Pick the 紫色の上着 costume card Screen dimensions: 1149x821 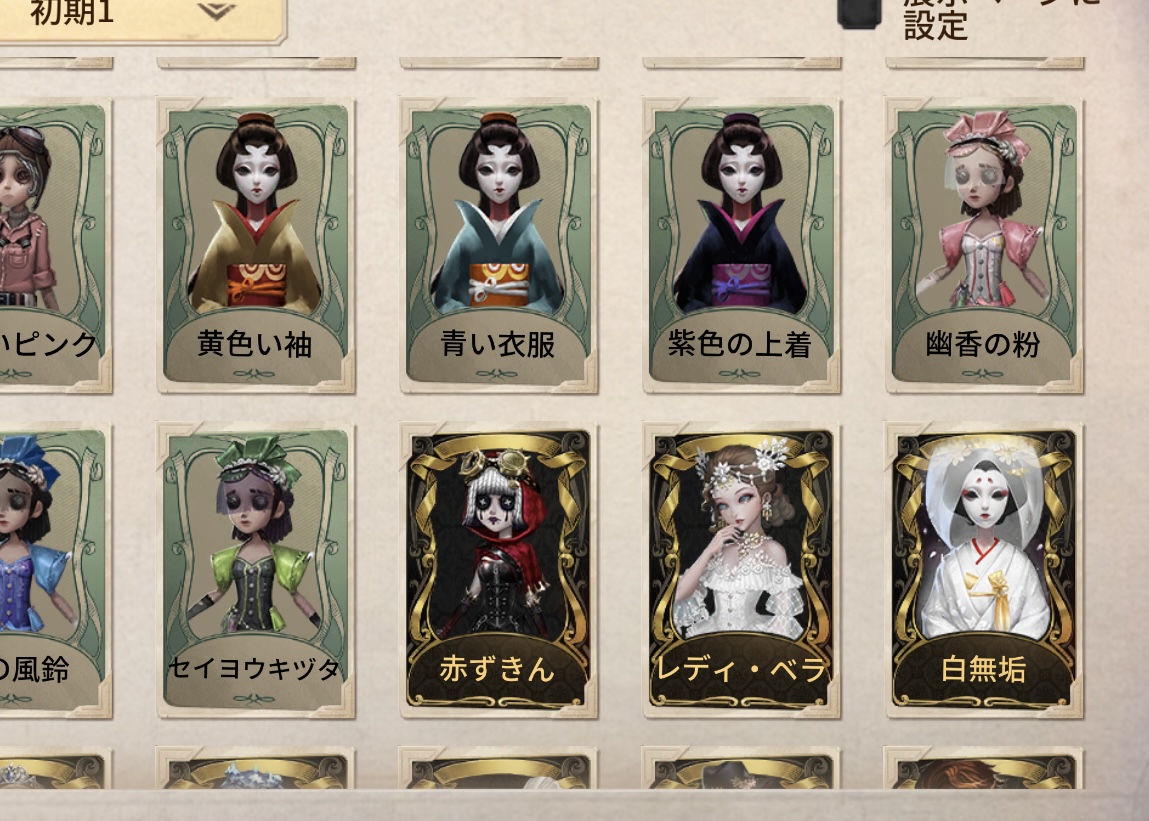click(x=741, y=244)
